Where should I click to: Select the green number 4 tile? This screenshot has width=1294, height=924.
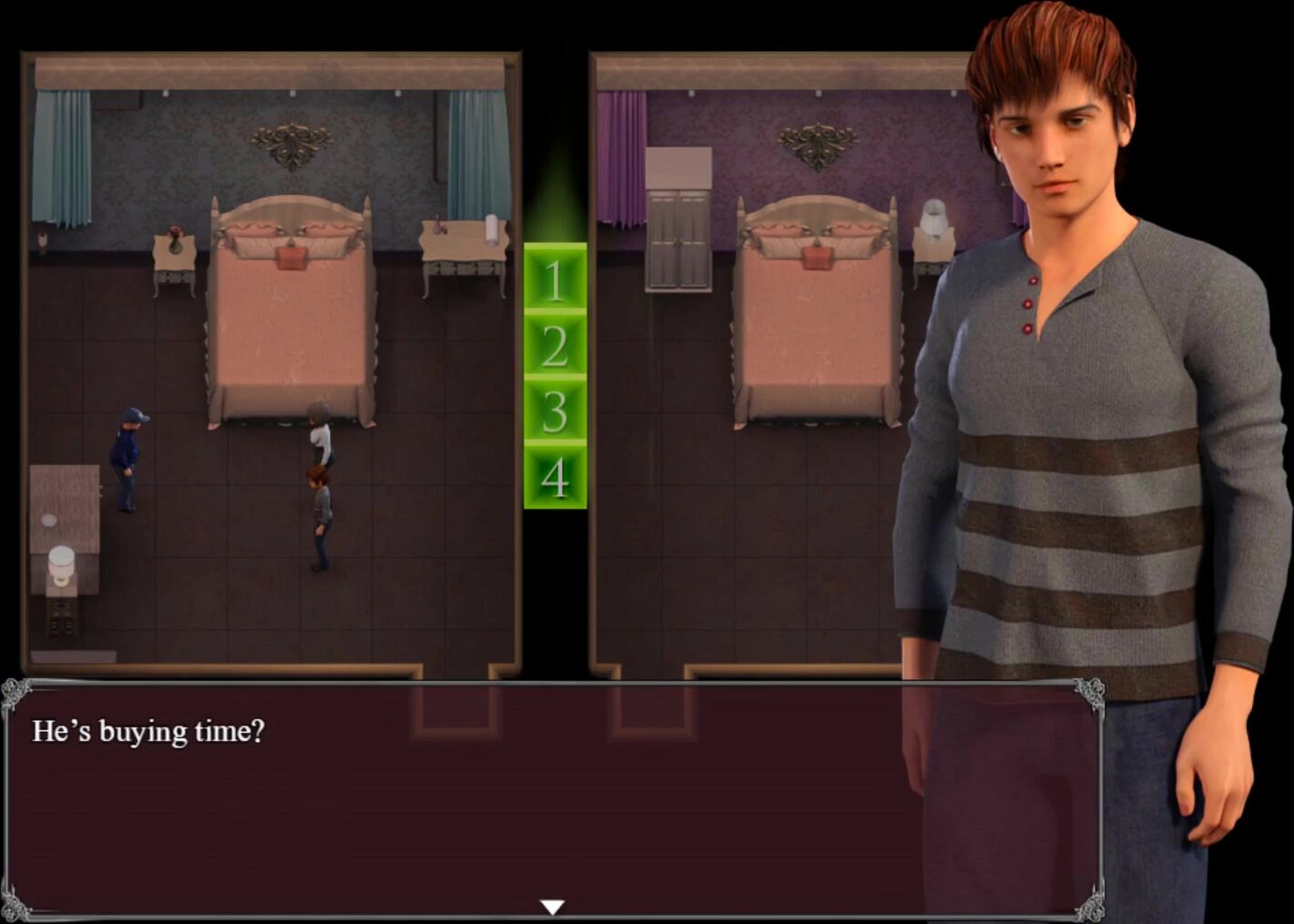click(555, 476)
